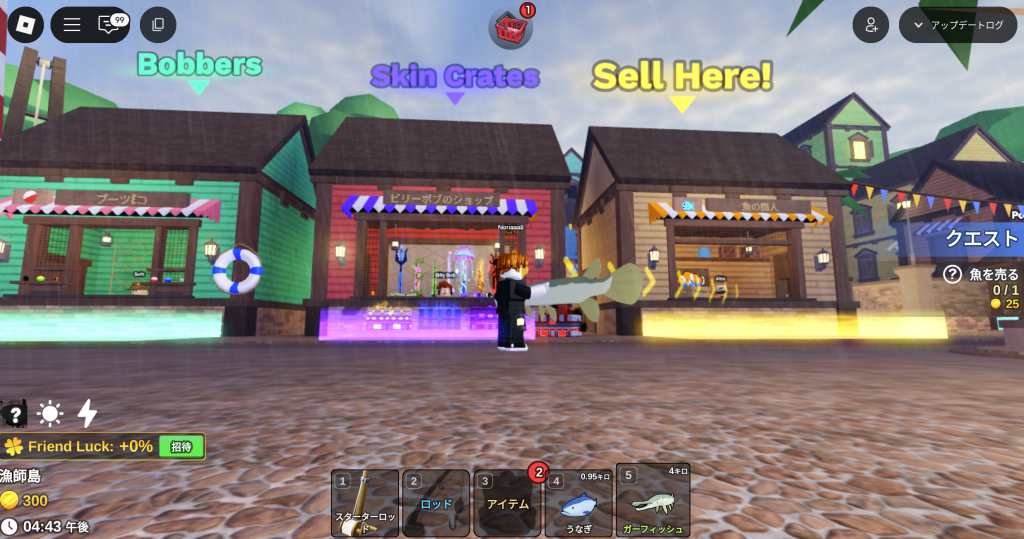The height and width of the screenshot is (539, 1024).
Task: Open the hamburger menu
Action: coord(72,25)
